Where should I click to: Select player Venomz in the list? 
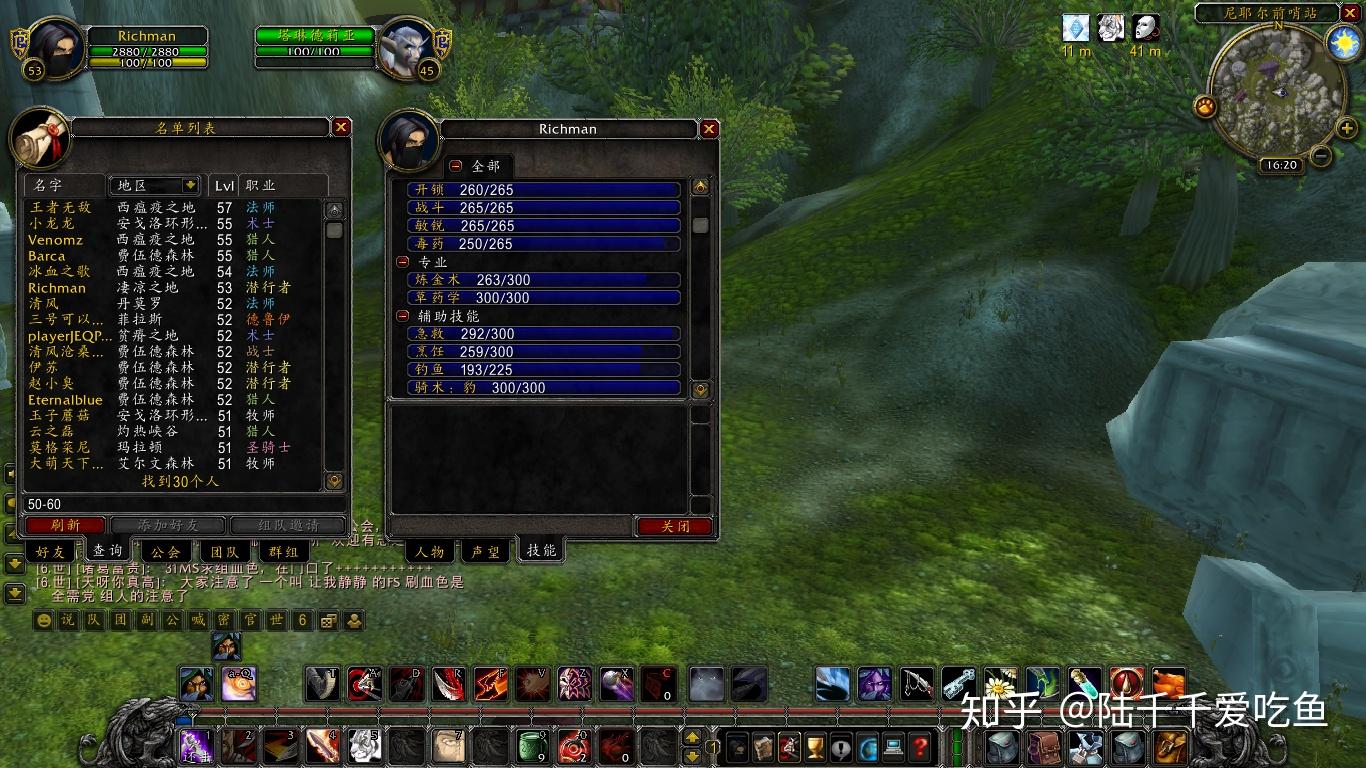[x=56, y=240]
